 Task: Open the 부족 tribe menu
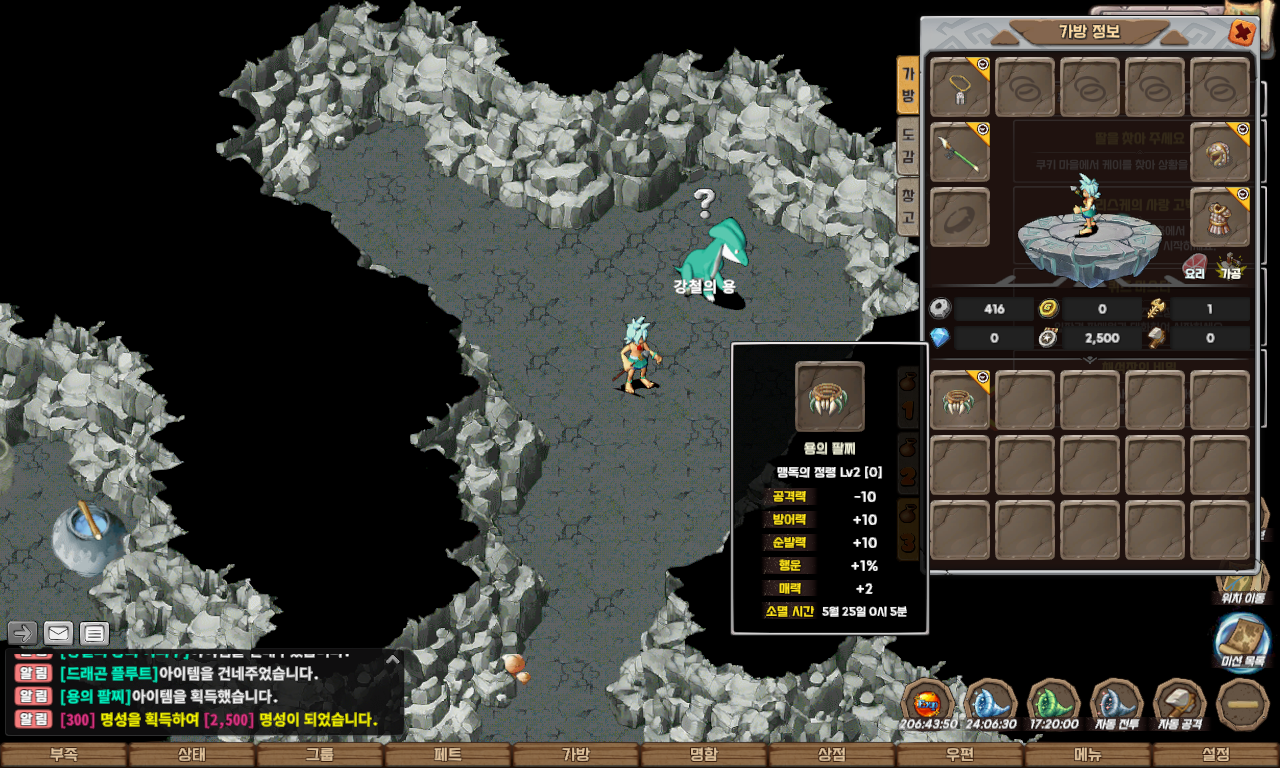click(x=63, y=755)
